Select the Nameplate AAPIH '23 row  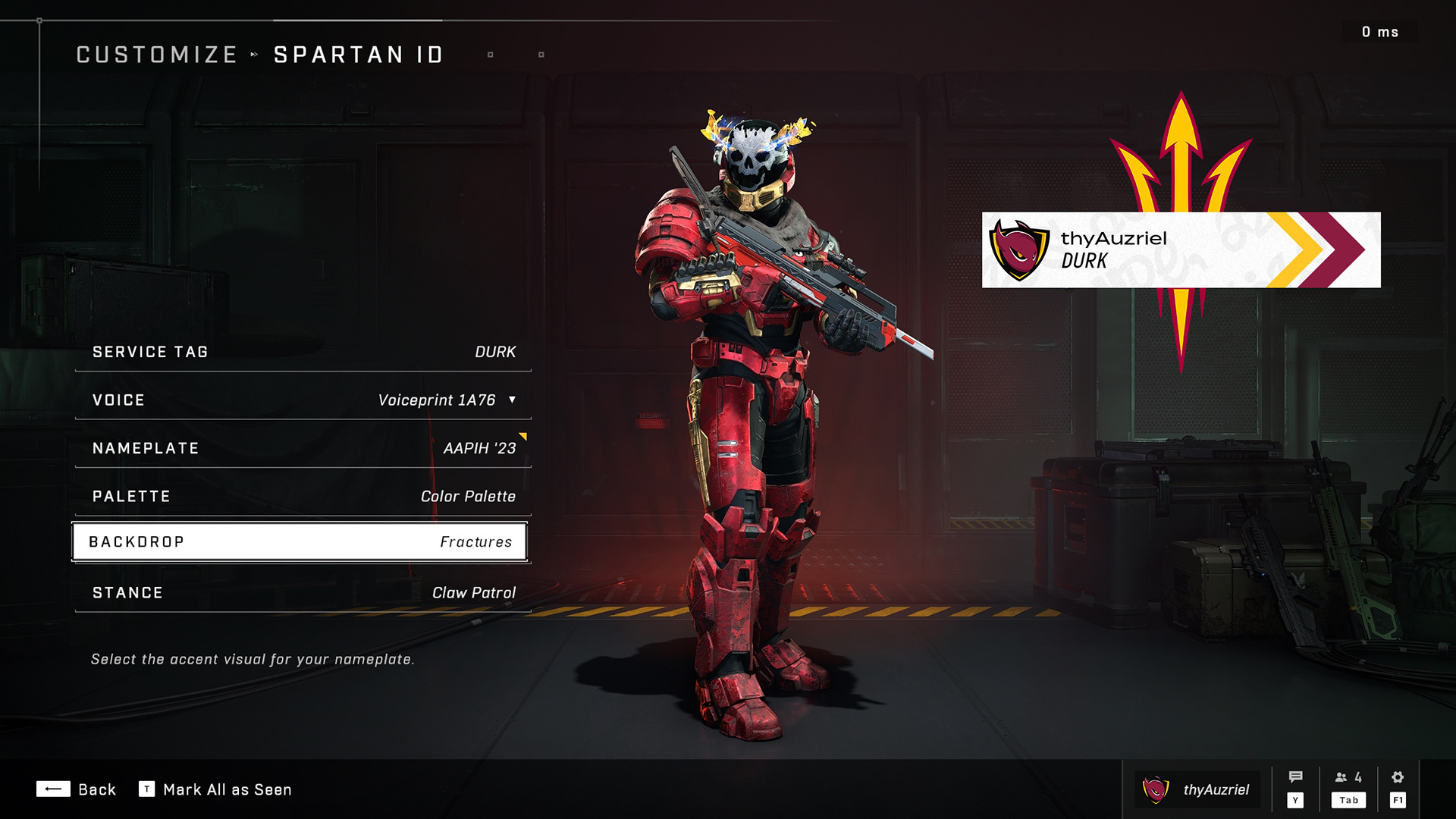point(303,448)
